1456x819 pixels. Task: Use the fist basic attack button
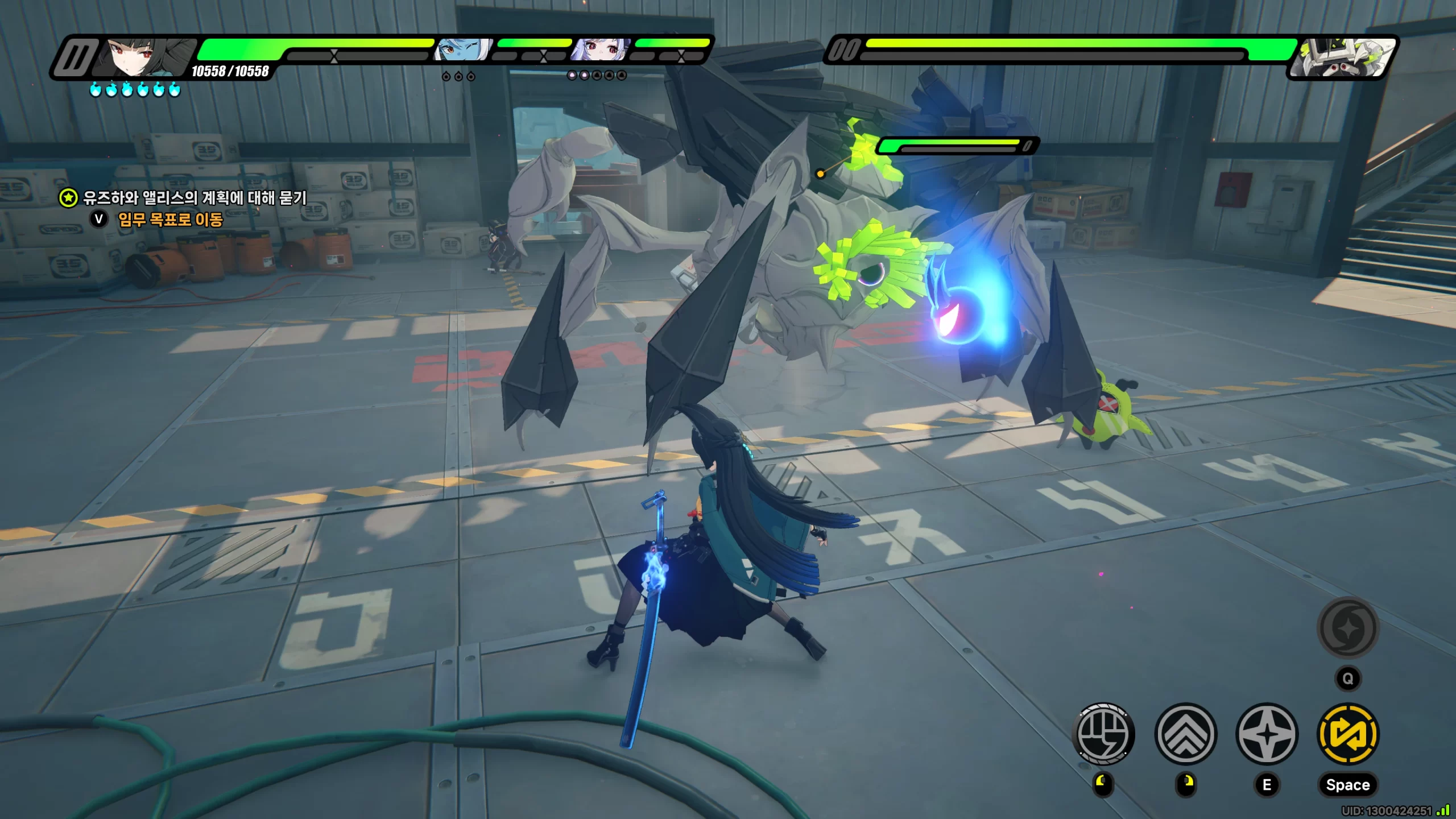(x=1103, y=734)
